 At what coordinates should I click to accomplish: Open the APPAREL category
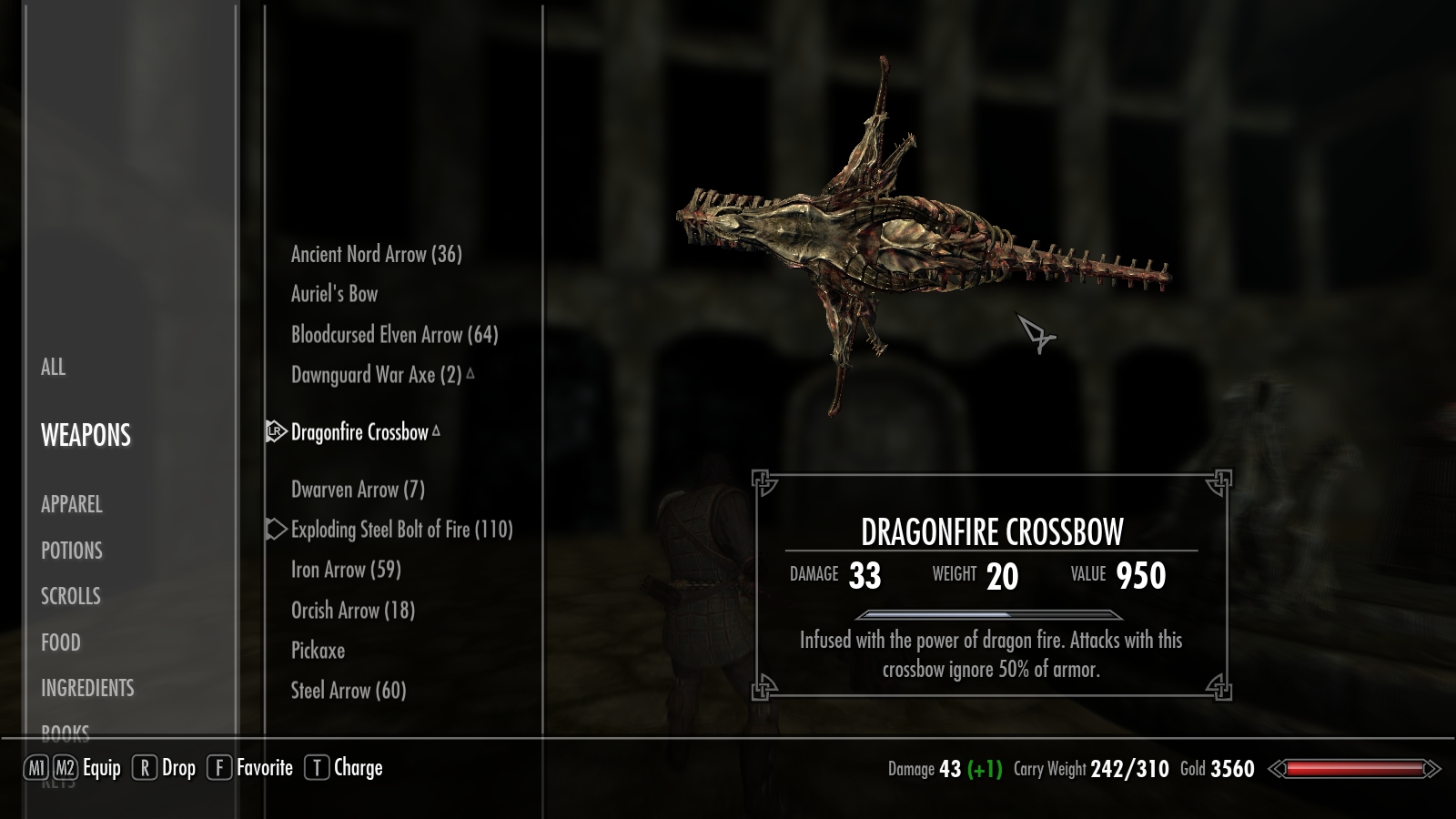coord(71,504)
